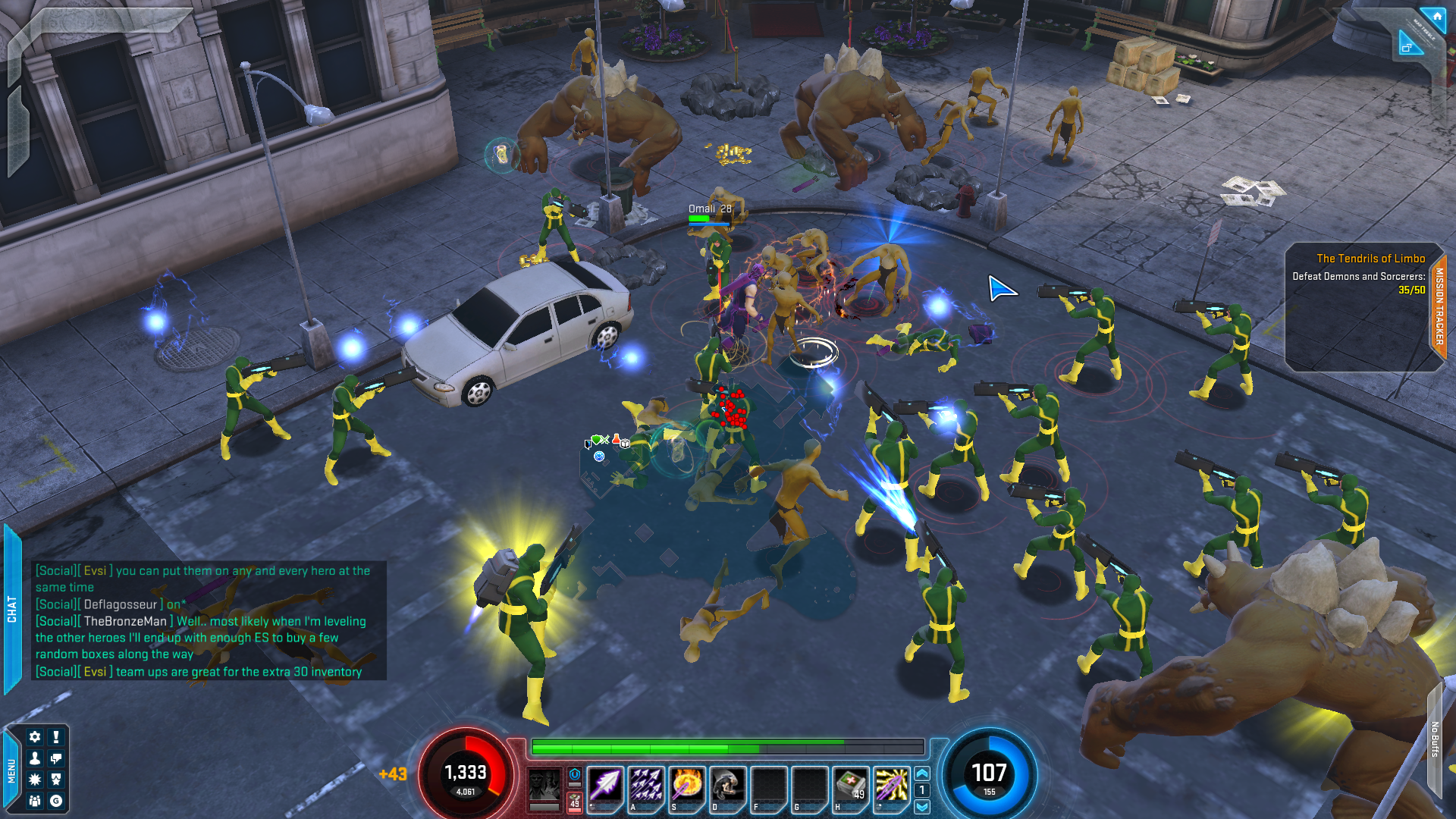Activate the flaming arrow ability
The image size is (1456, 819).
[x=687, y=786]
